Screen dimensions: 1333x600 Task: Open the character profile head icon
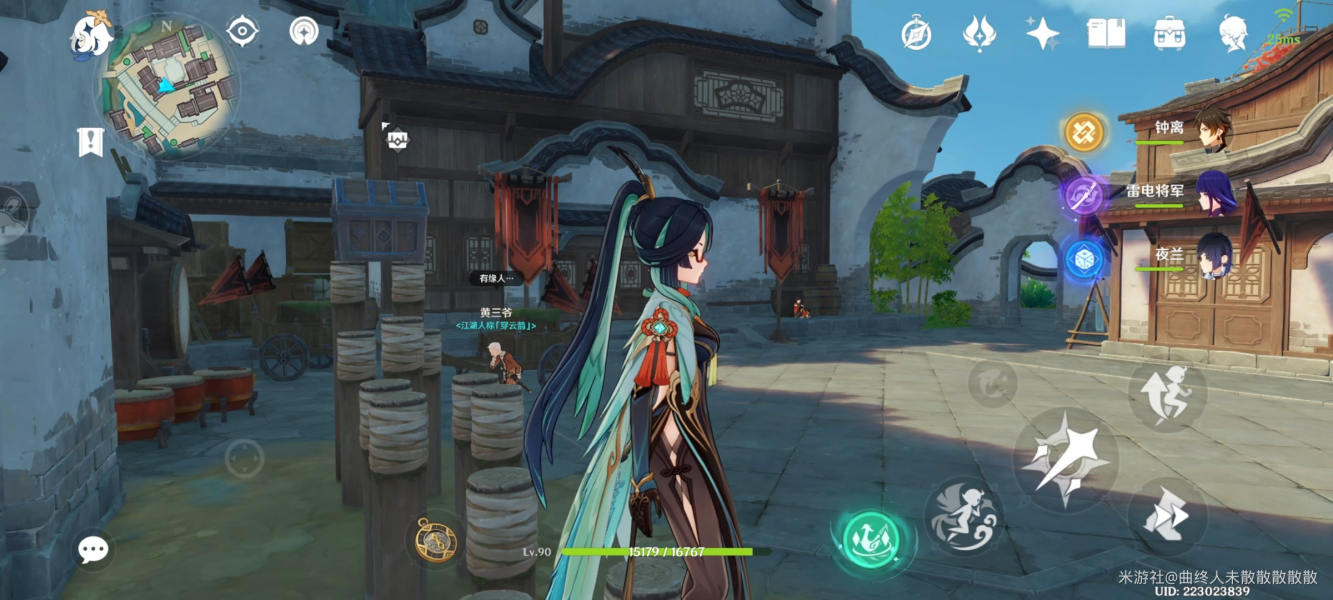coord(1233,33)
